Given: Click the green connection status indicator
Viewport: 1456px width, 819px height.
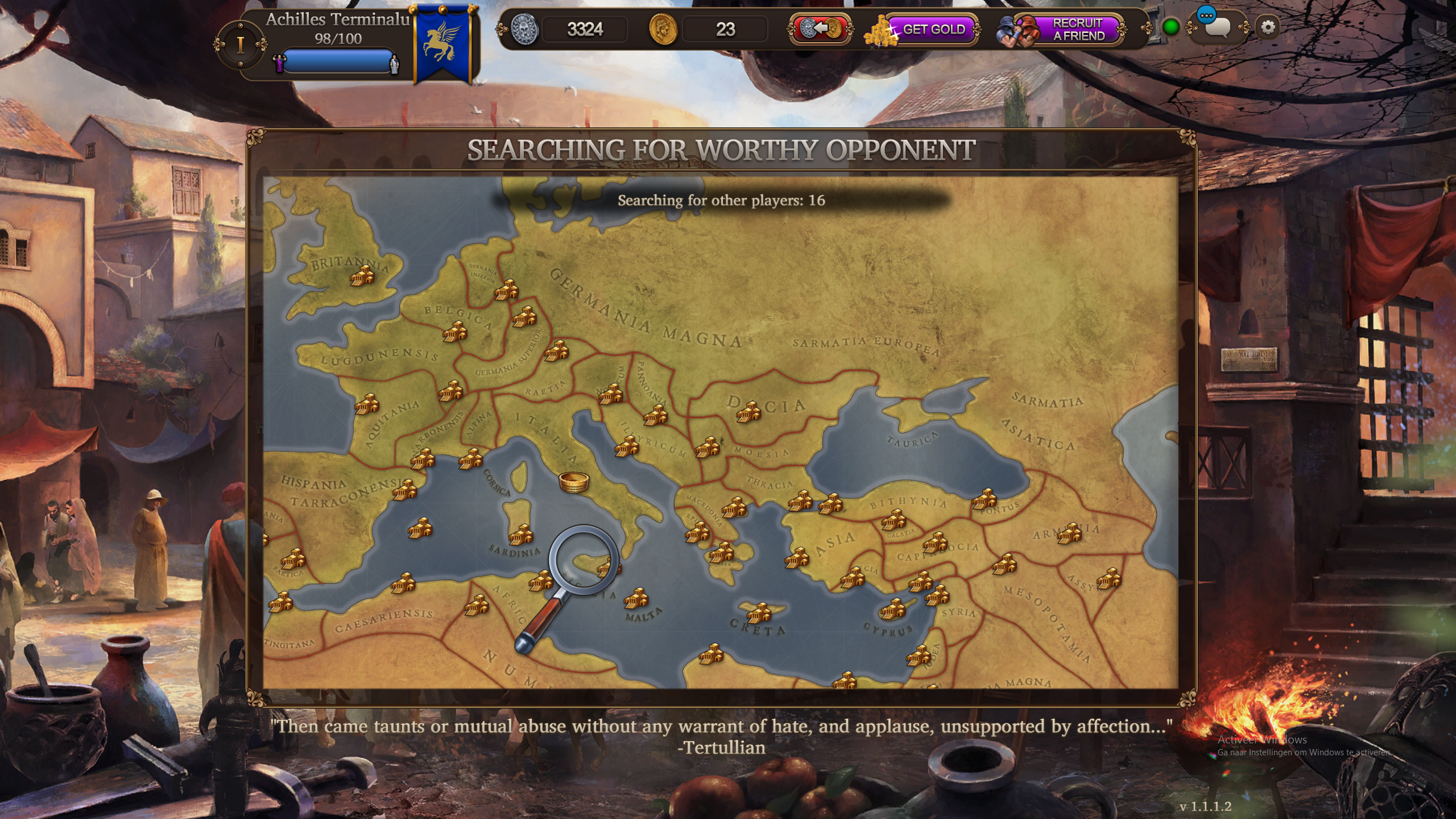Looking at the screenshot, I should click(1170, 27).
